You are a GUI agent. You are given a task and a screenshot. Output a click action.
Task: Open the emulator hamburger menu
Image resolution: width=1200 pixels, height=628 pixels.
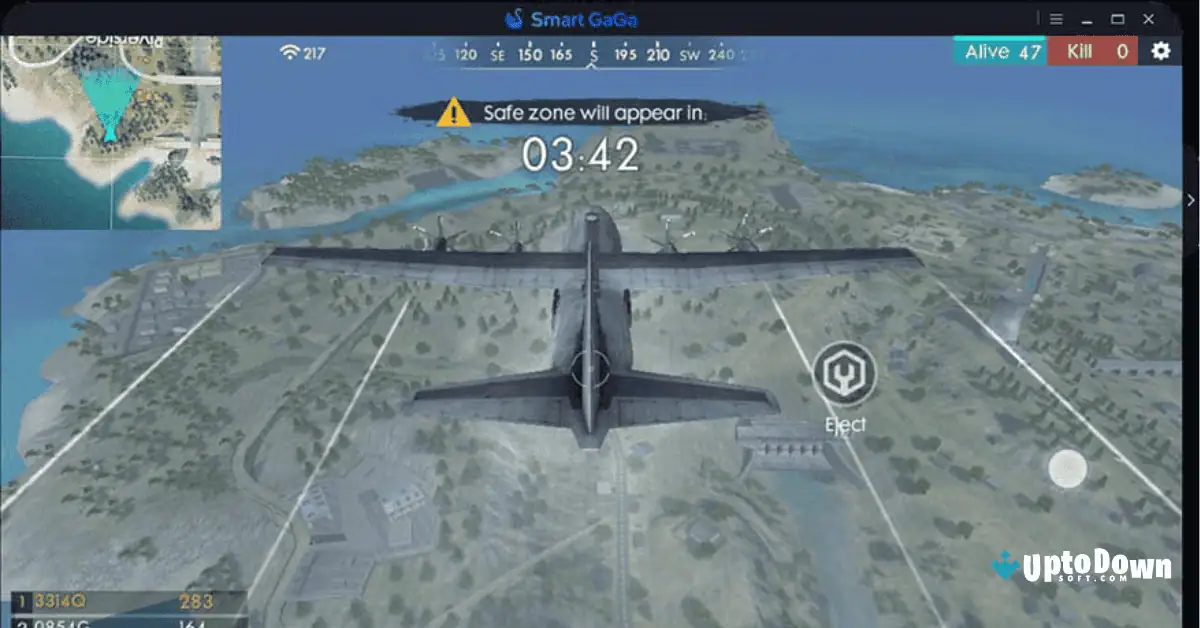click(1056, 18)
